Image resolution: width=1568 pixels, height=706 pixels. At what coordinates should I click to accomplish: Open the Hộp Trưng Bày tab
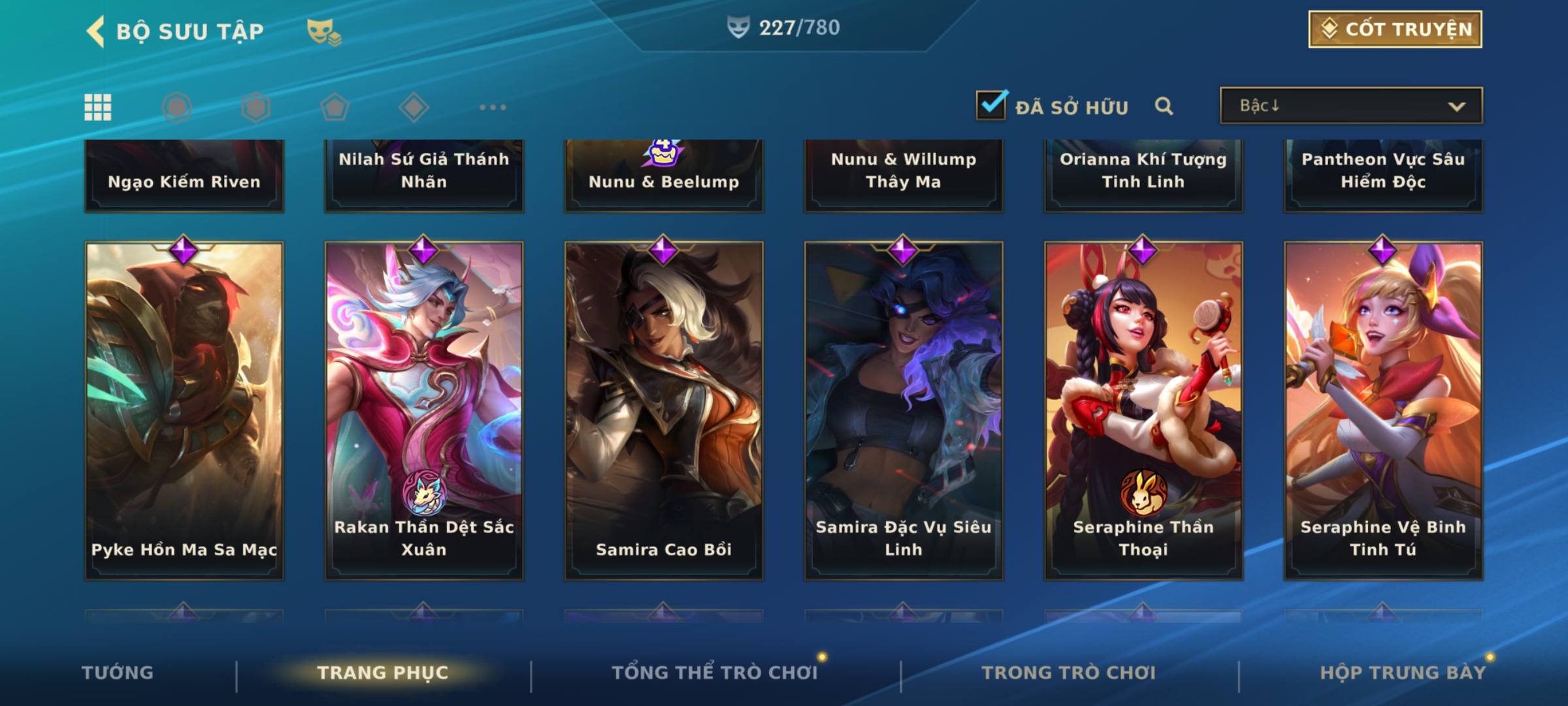[1403, 673]
